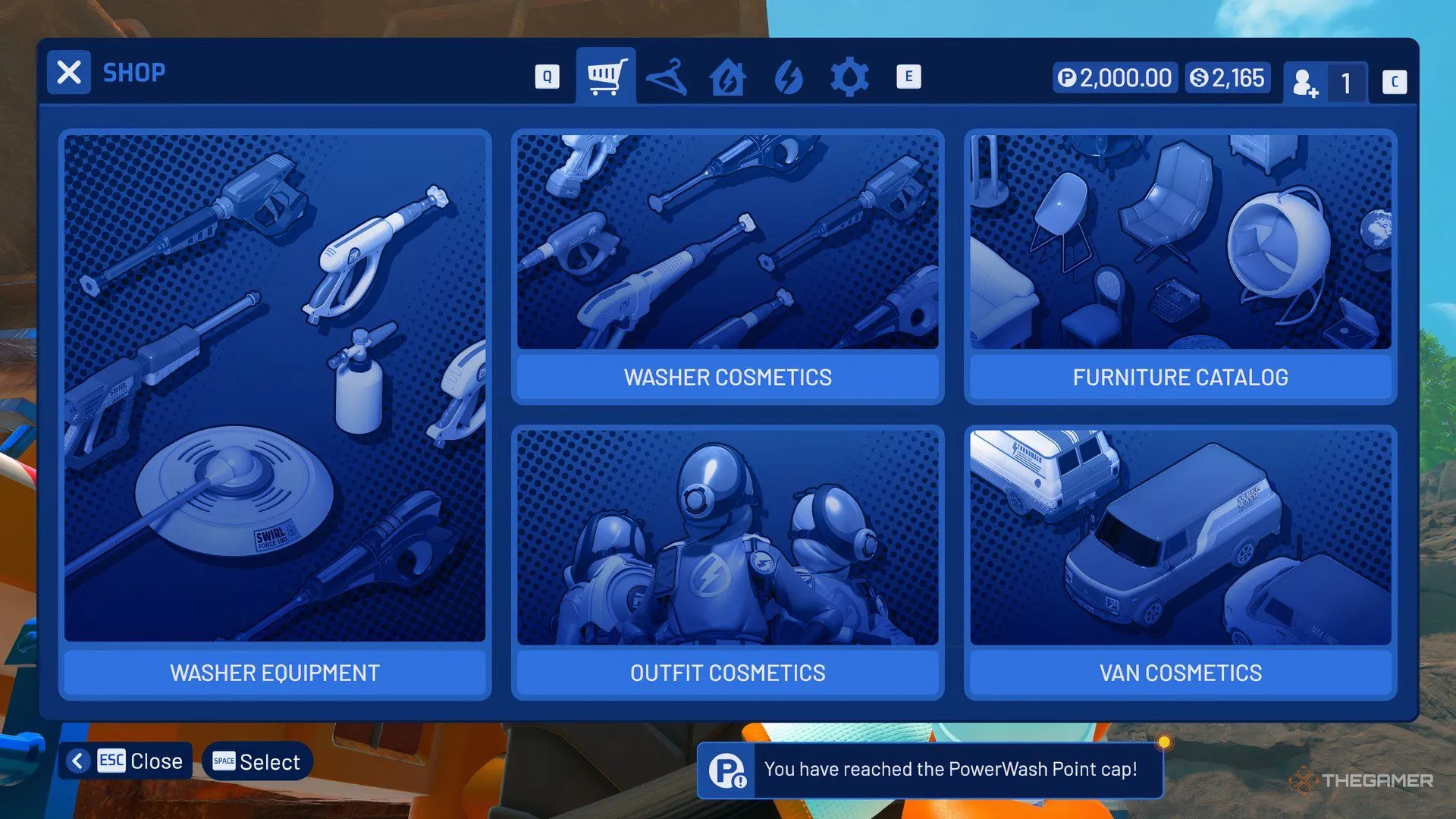Click the PowerWash Points currency indicator
This screenshot has height=819, width=1456.
1113,77
